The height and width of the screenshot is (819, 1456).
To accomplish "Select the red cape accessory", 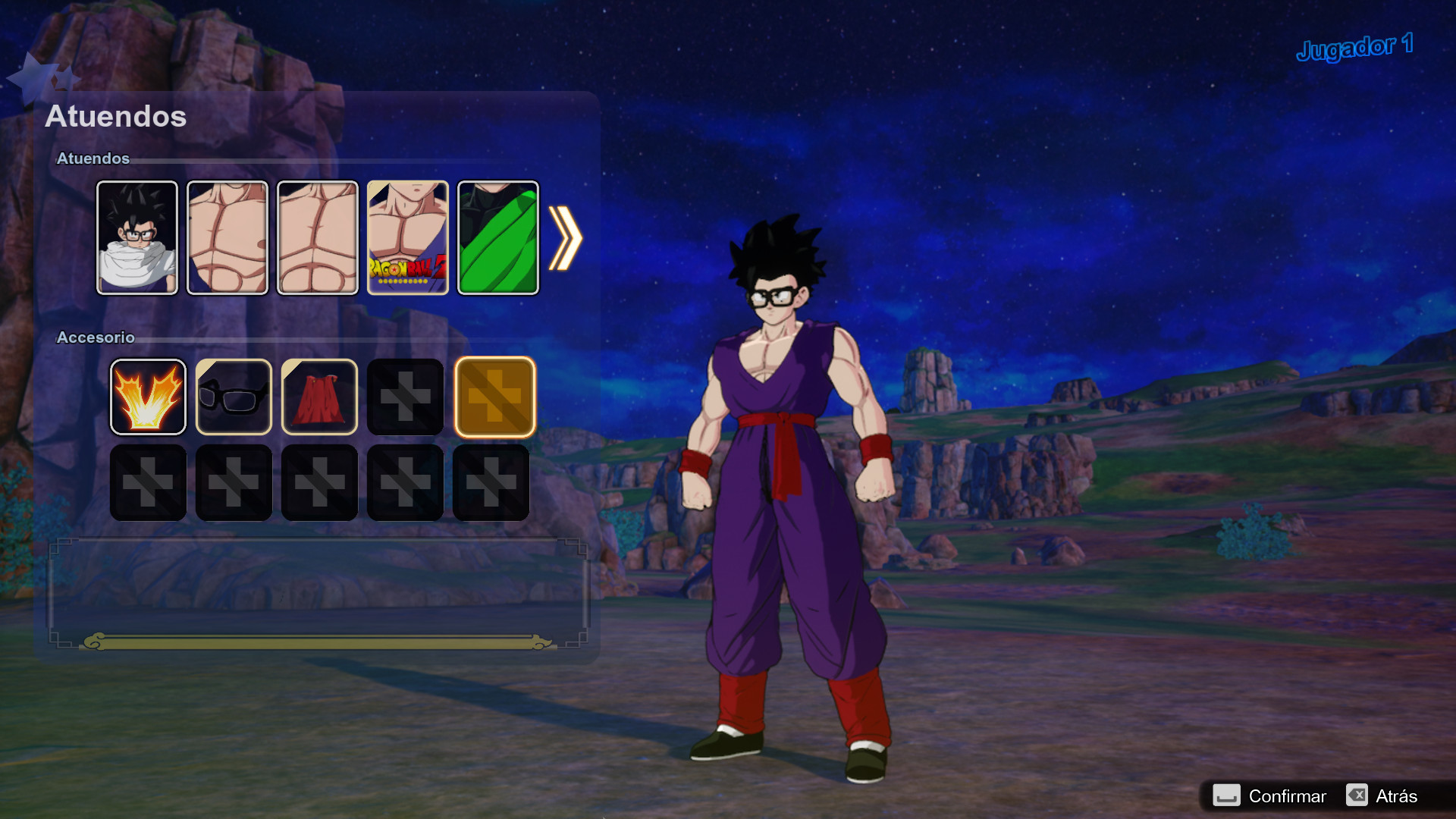I will click(319, 396).
